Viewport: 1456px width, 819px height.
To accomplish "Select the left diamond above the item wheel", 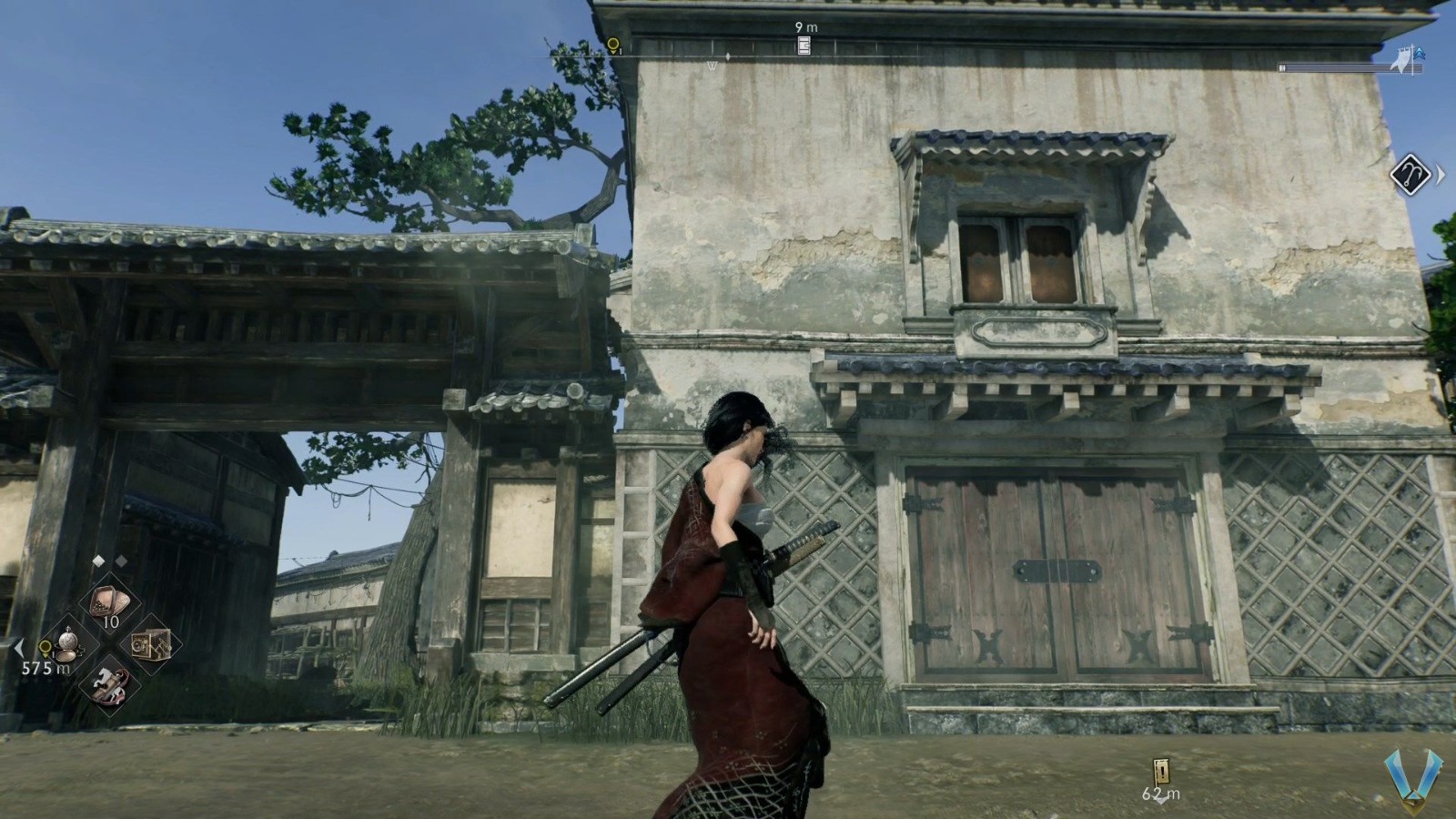I will [98, 559].
